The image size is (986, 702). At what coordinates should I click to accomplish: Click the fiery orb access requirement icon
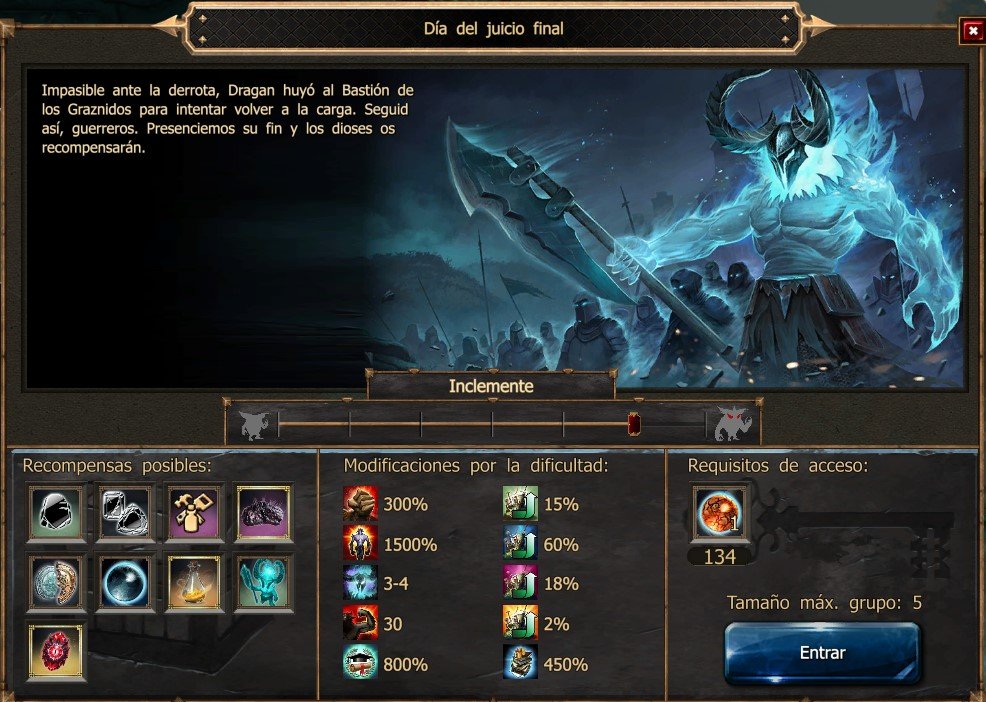point(720,516)
